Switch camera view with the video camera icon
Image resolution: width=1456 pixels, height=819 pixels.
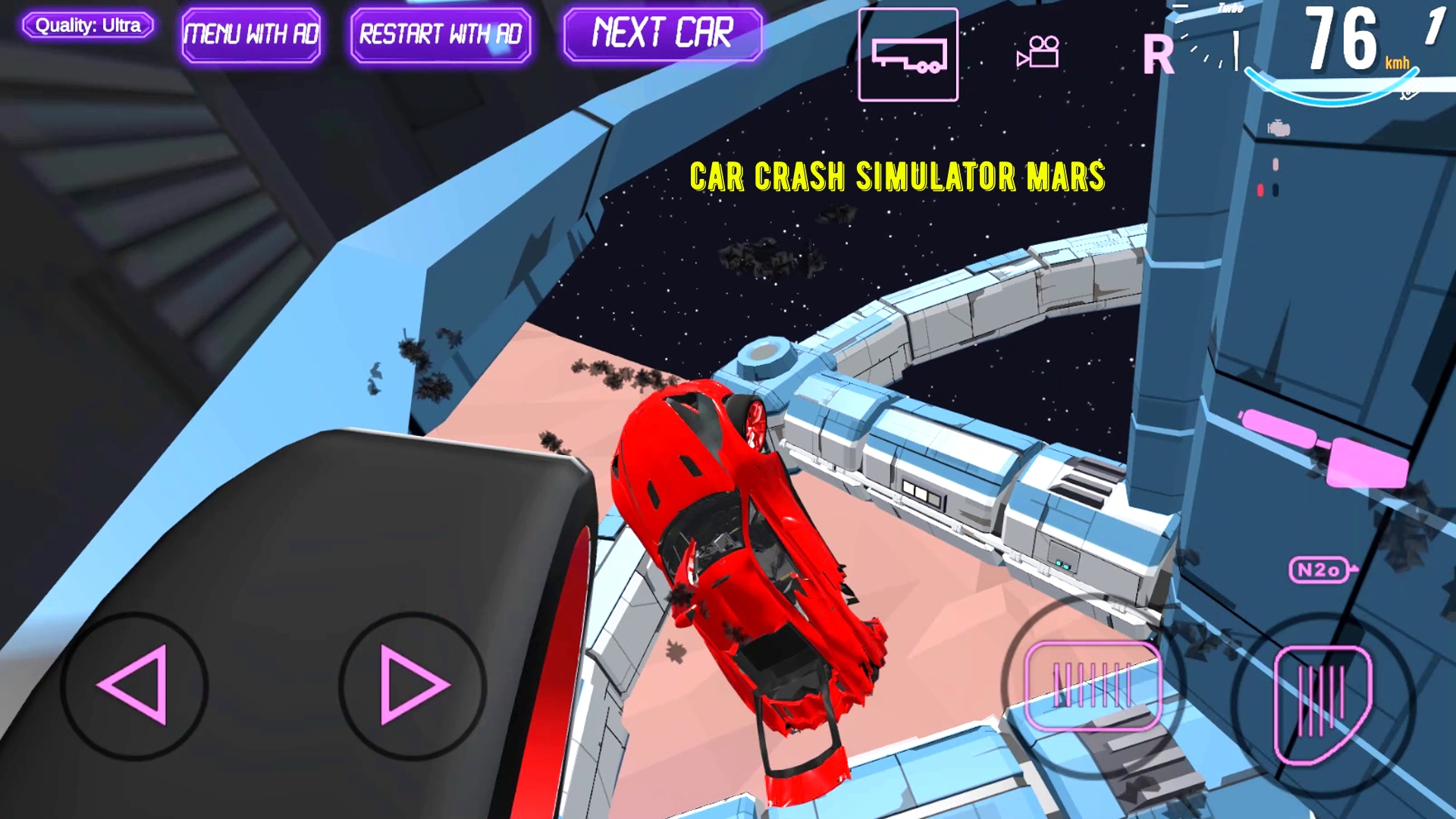click(1037, 53)
